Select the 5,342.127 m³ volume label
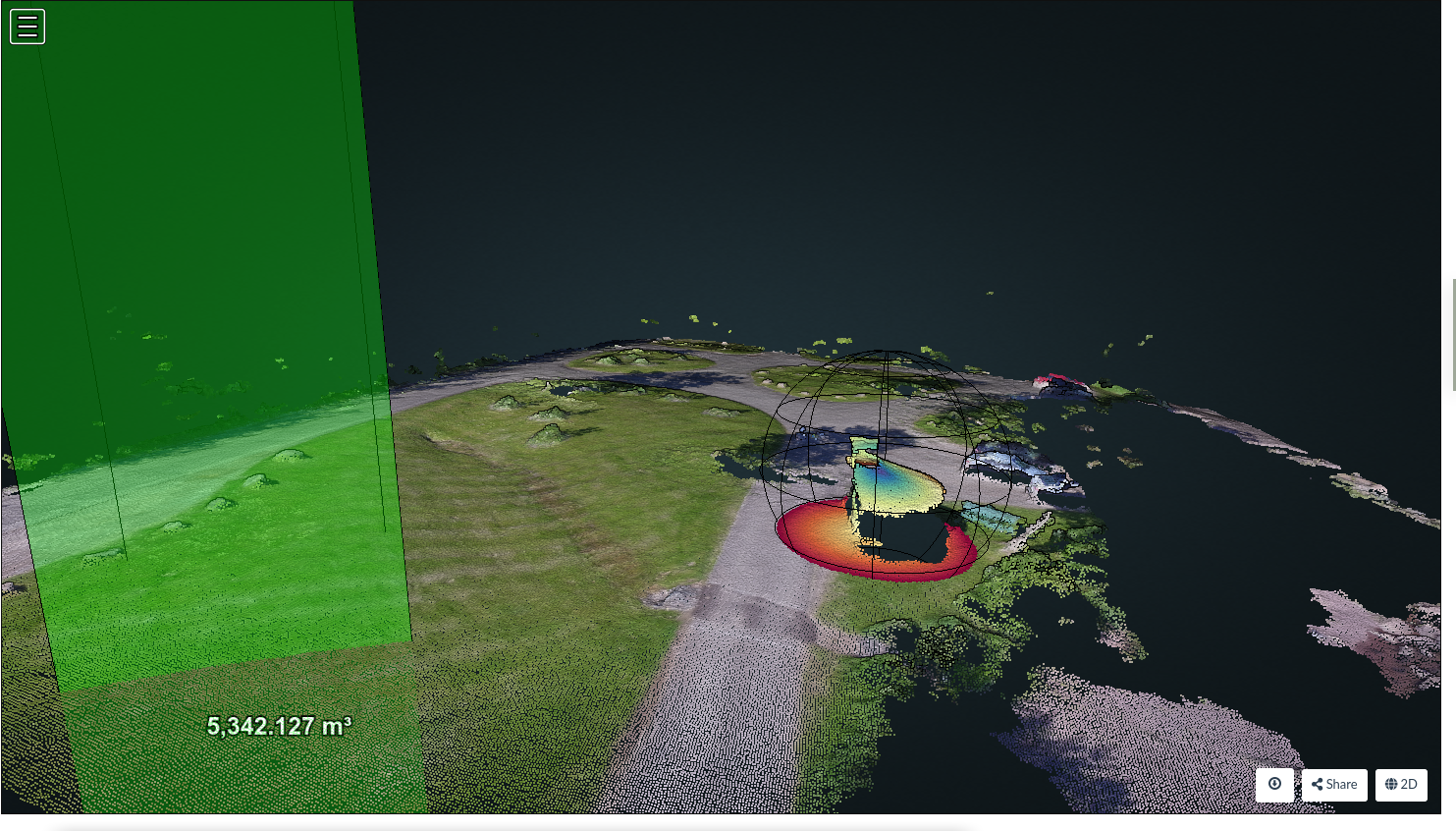Viewport: 1456px width, 831px height. point(280,725)
